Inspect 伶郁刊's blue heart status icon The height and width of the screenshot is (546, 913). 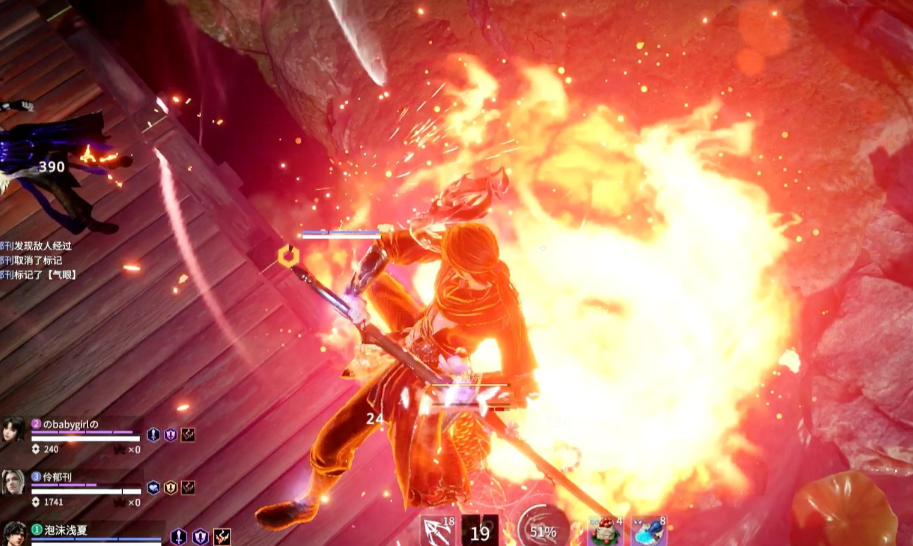[154, 488]
